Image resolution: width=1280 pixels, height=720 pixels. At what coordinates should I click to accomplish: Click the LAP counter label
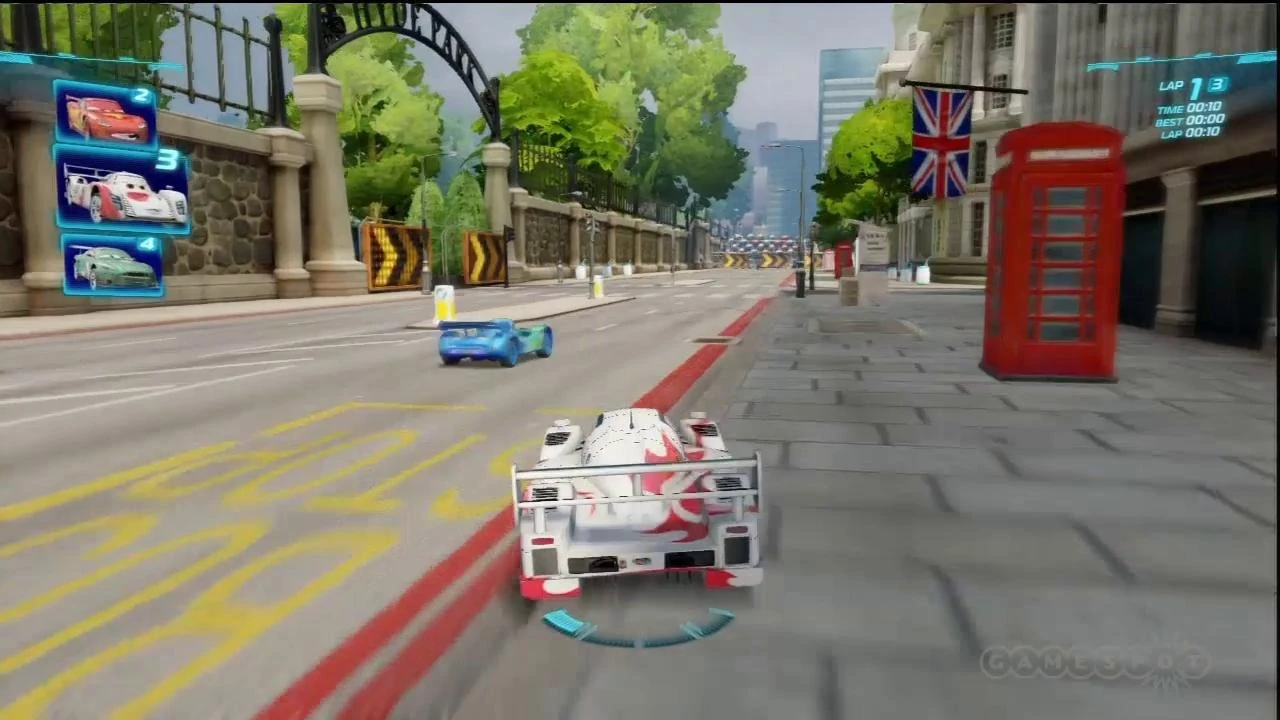pos(1172,86)
